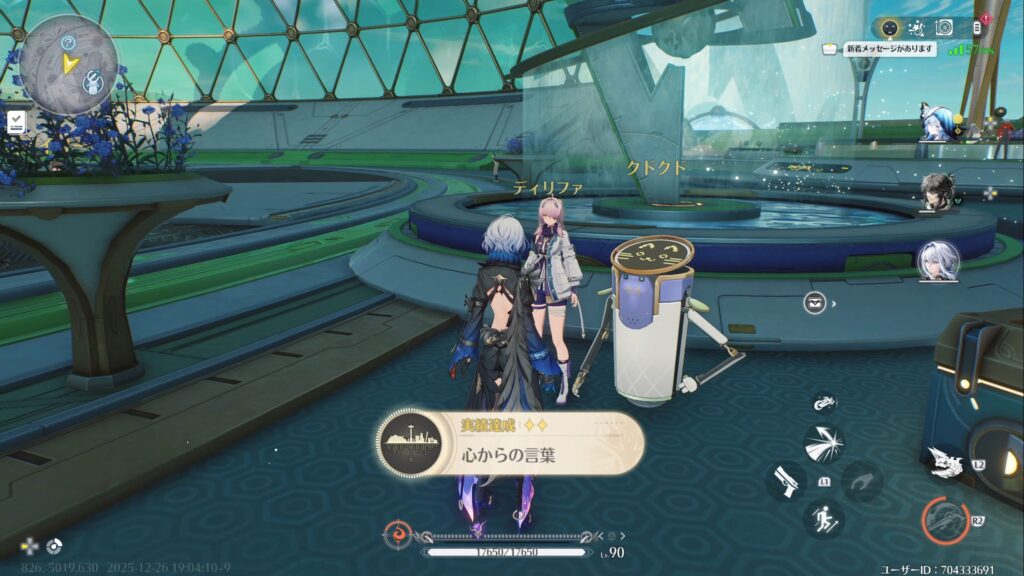Image resolution: width=1024 pixels, height=576 pixels.
Task: Activate the arrow burst skill icon
Action: pos(824,444)
